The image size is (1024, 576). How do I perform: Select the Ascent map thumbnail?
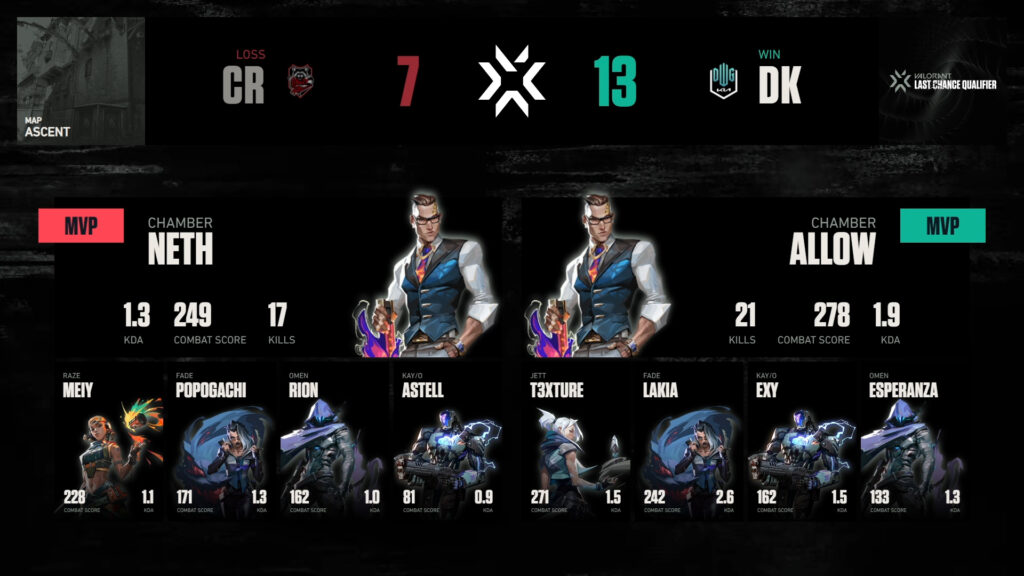click(x=81, y=80)
